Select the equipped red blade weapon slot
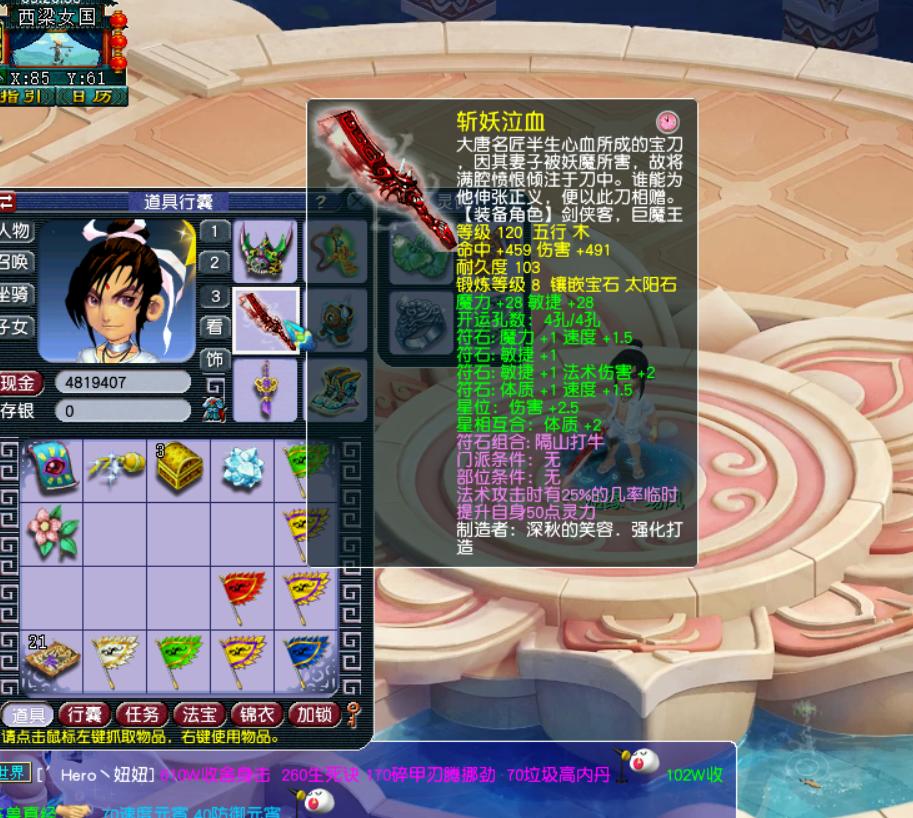The height and width of the screenshot is (818, 913). 266,321
